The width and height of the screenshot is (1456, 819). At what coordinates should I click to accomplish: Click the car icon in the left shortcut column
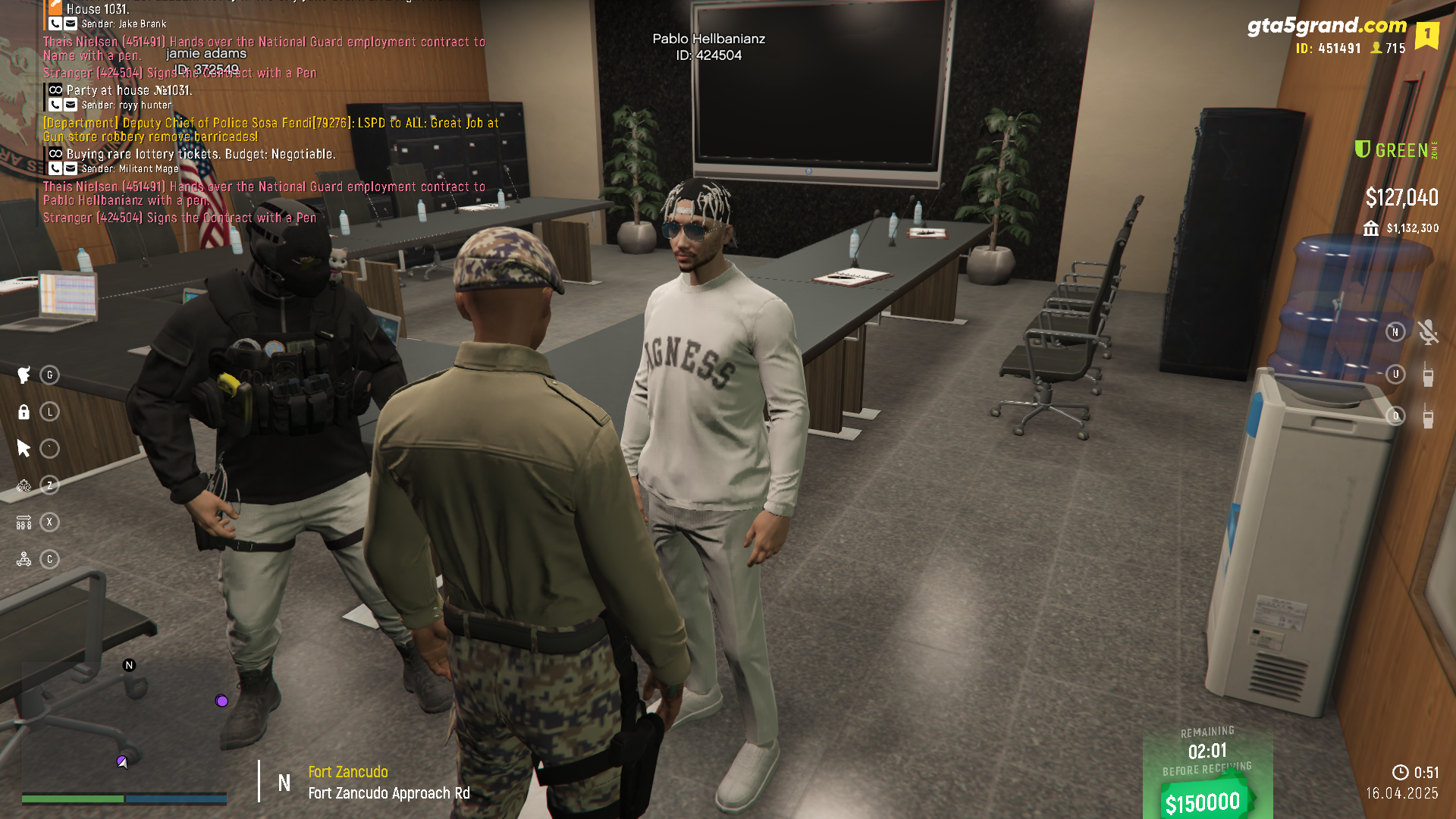(x=24, y=560)
